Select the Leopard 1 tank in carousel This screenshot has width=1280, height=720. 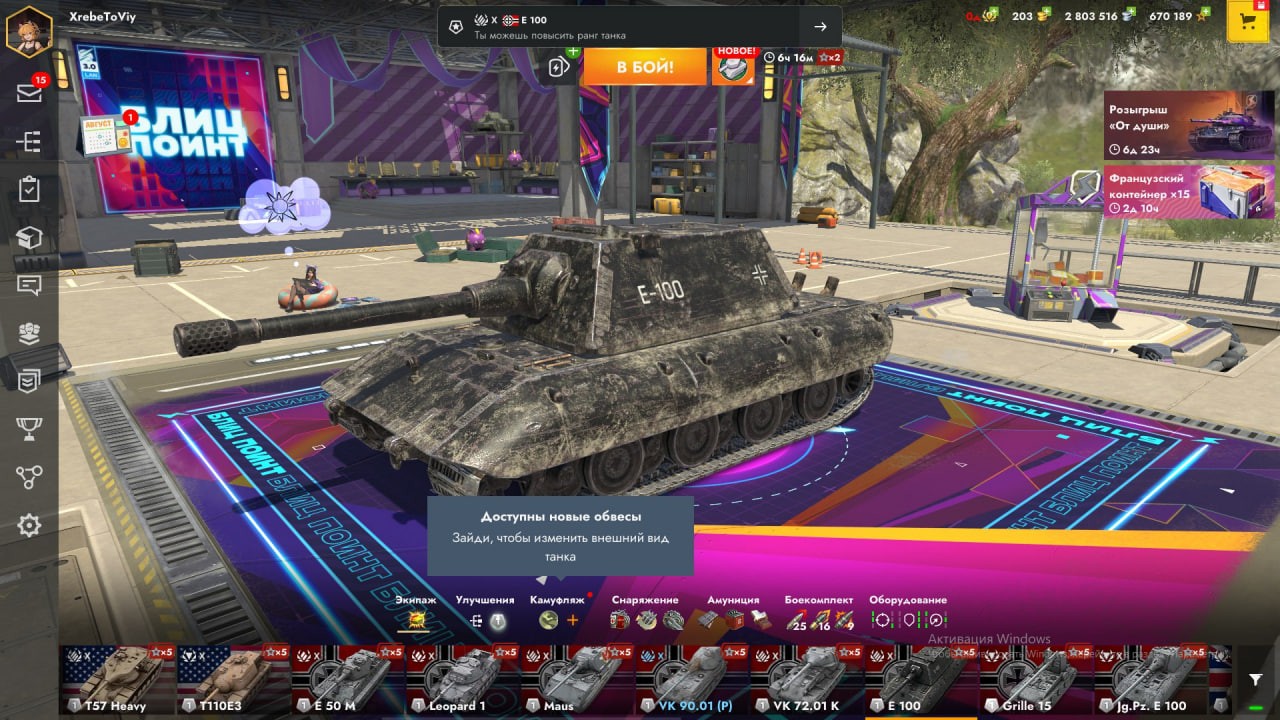[x=463, y=680]
